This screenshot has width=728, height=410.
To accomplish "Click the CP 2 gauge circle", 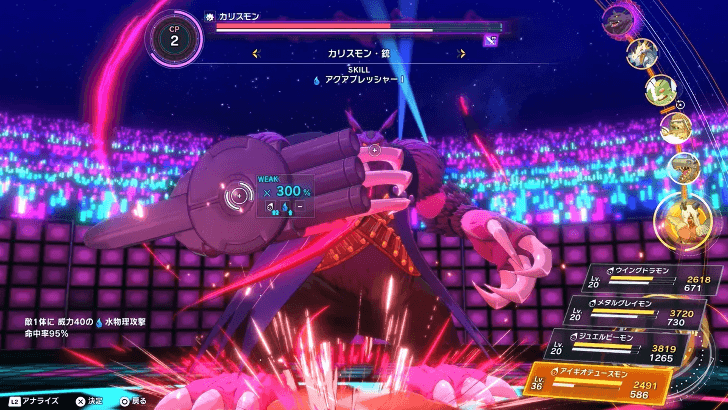I will 175,38.
